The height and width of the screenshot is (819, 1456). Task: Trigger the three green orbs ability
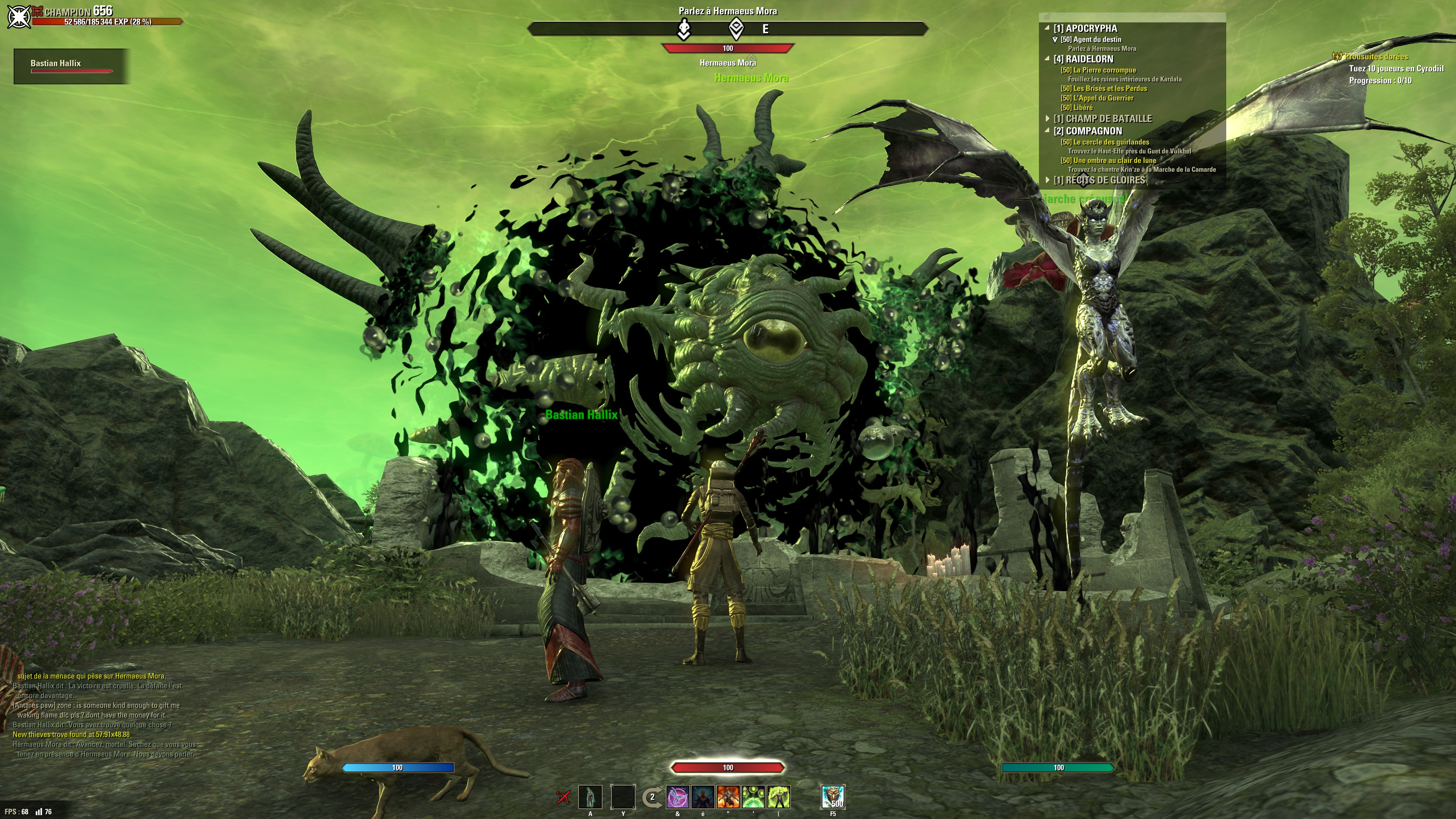[x=753, y=797]
